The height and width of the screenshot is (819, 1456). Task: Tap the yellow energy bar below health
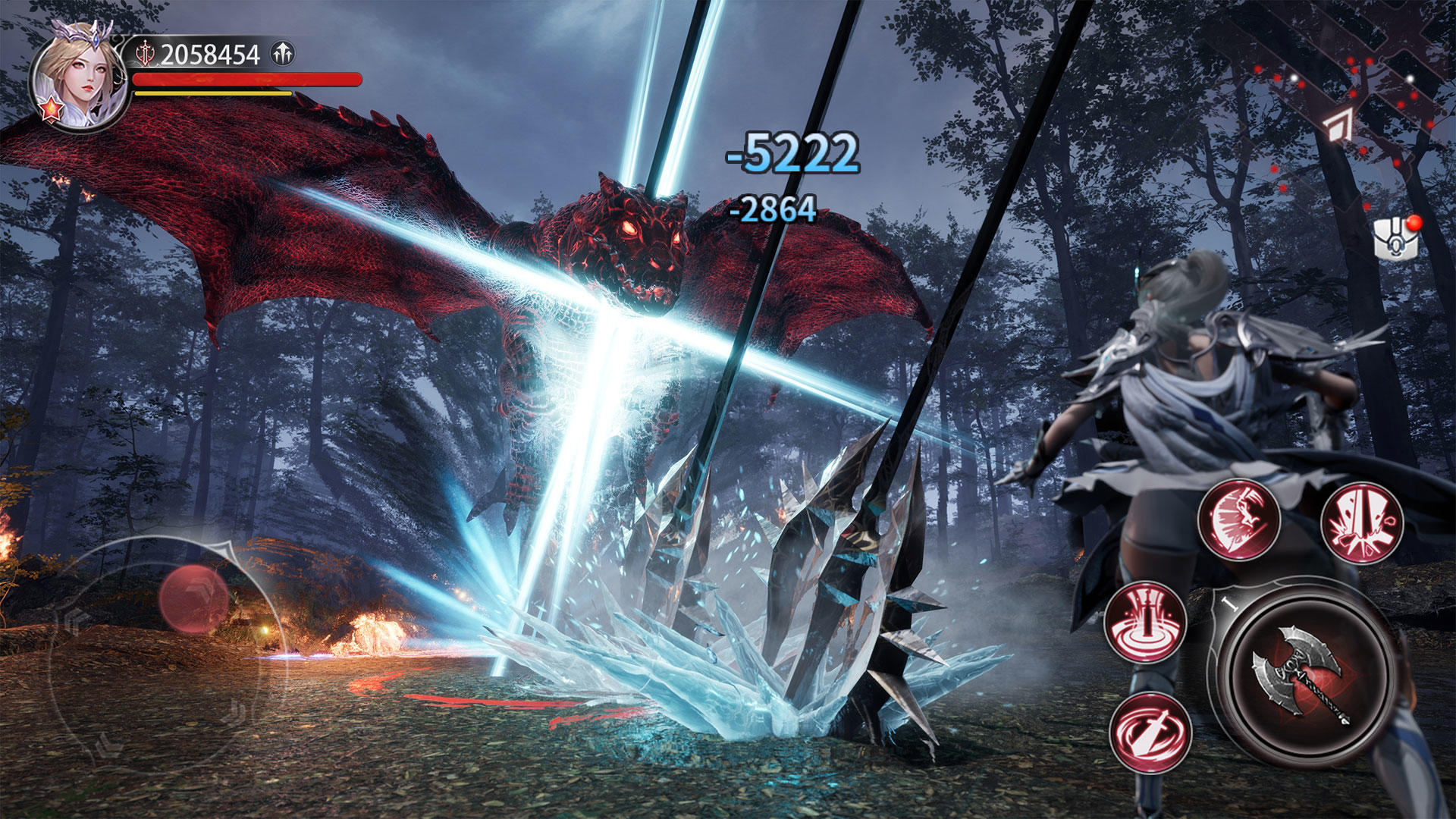tap(212, 93)
